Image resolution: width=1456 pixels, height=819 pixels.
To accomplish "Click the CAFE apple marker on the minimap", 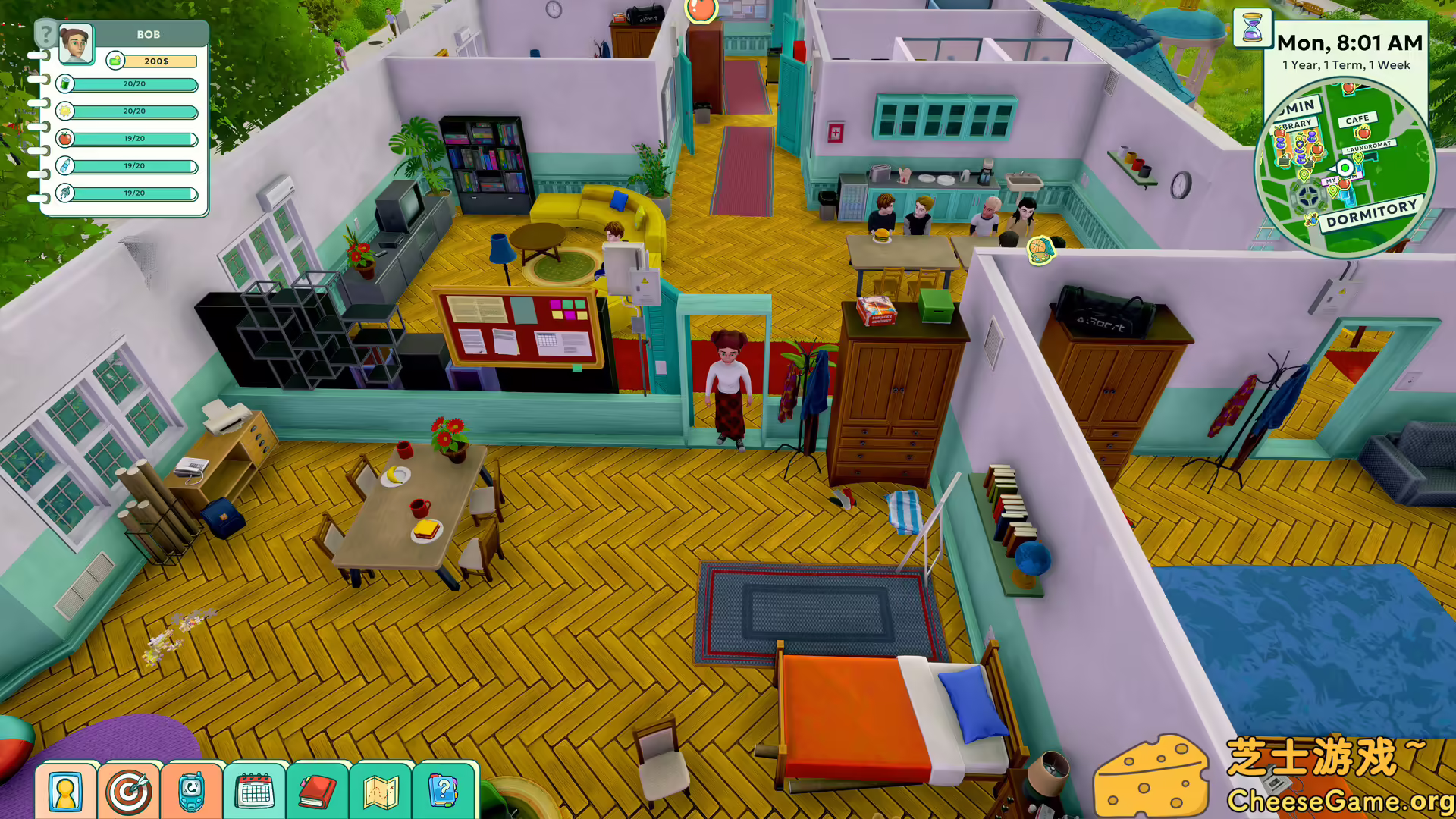I will tap(1363, 133).
